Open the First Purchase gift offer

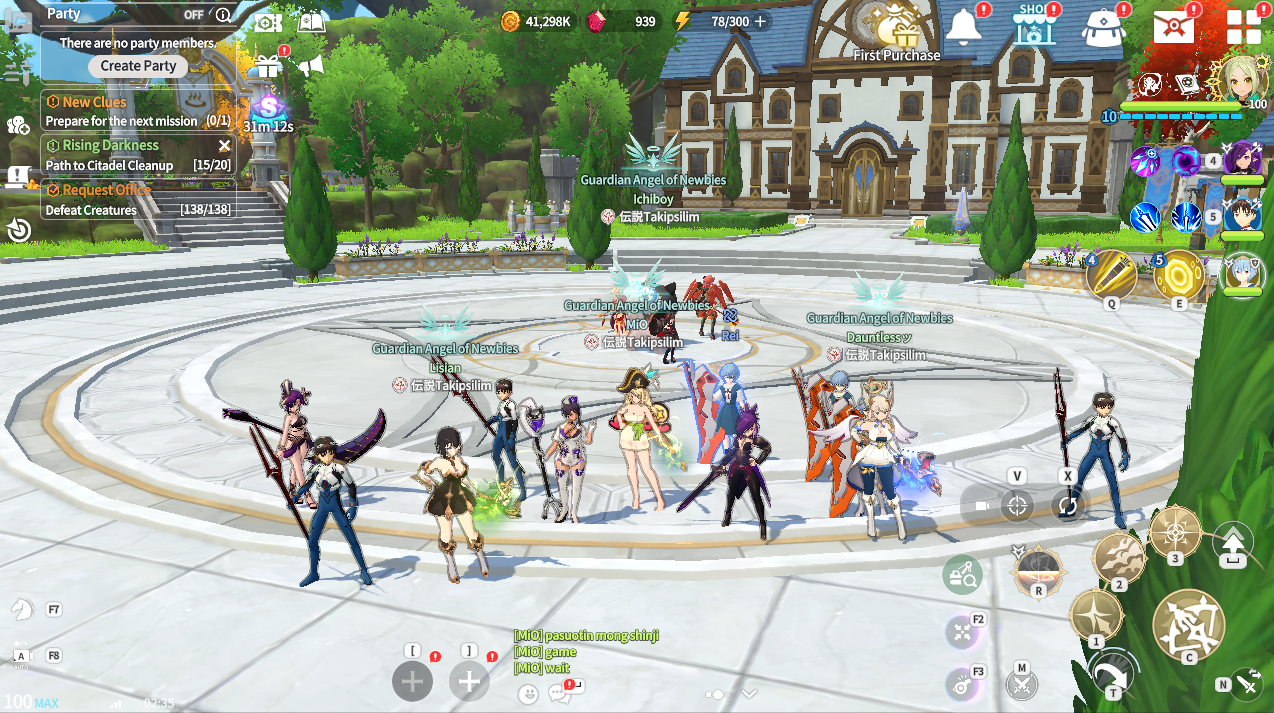[894, 31]
